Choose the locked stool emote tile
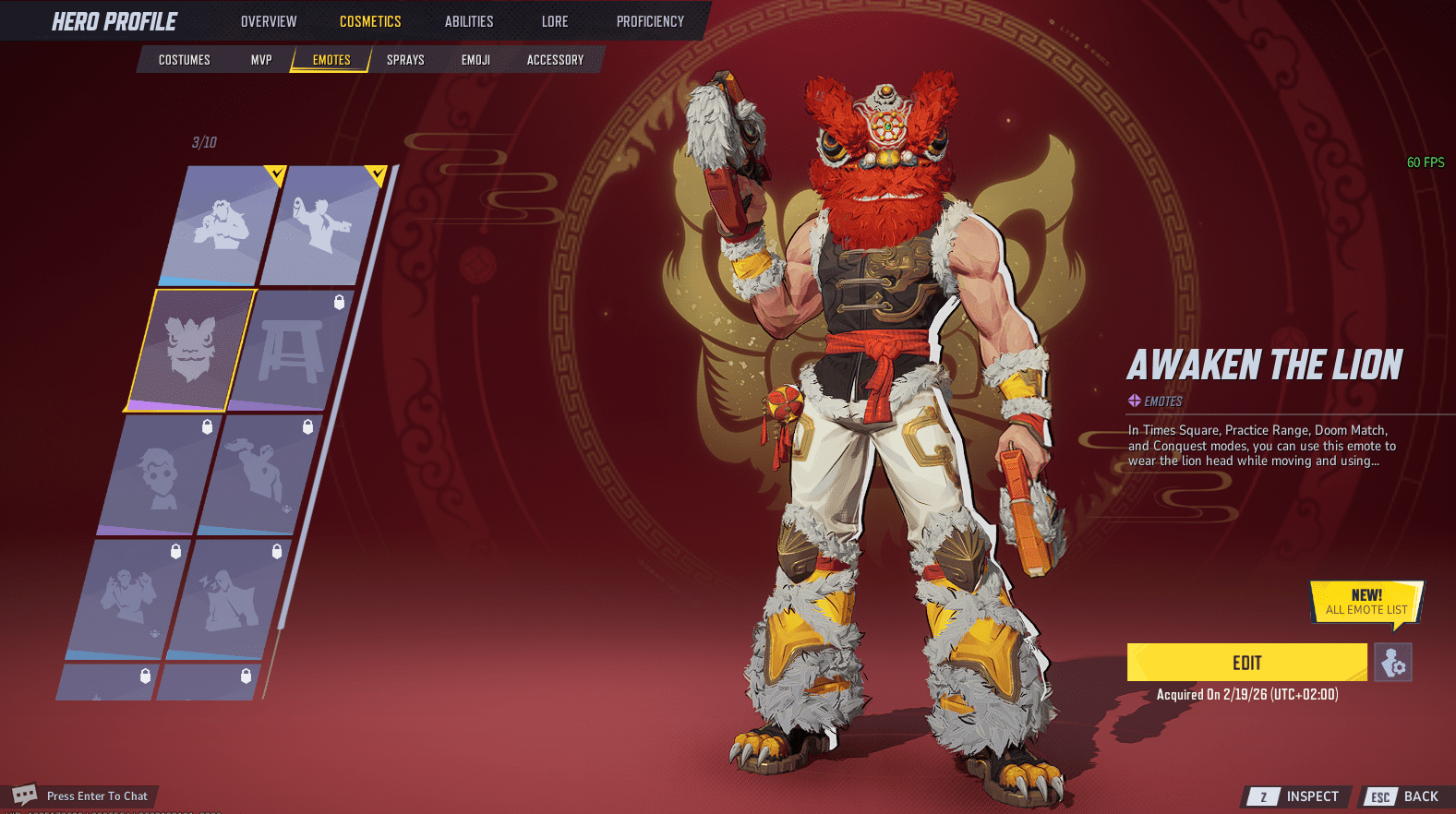 [291, 350]
